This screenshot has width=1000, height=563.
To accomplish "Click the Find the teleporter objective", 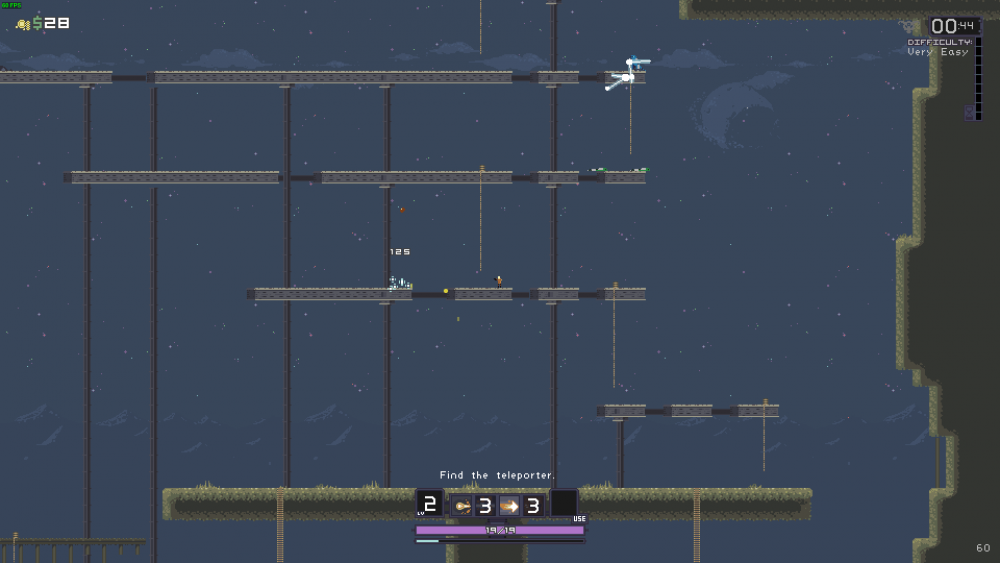I will coord(497,475).
